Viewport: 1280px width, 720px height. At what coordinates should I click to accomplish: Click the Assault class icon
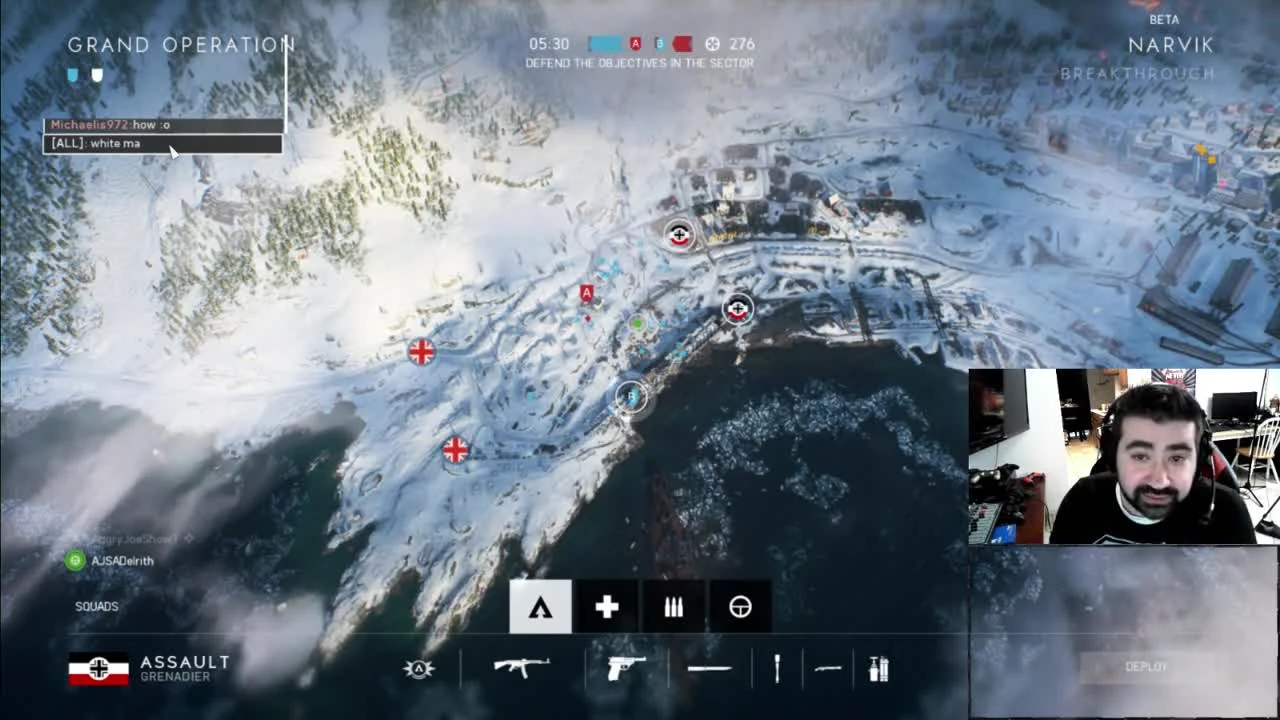[x=540, y=607]
